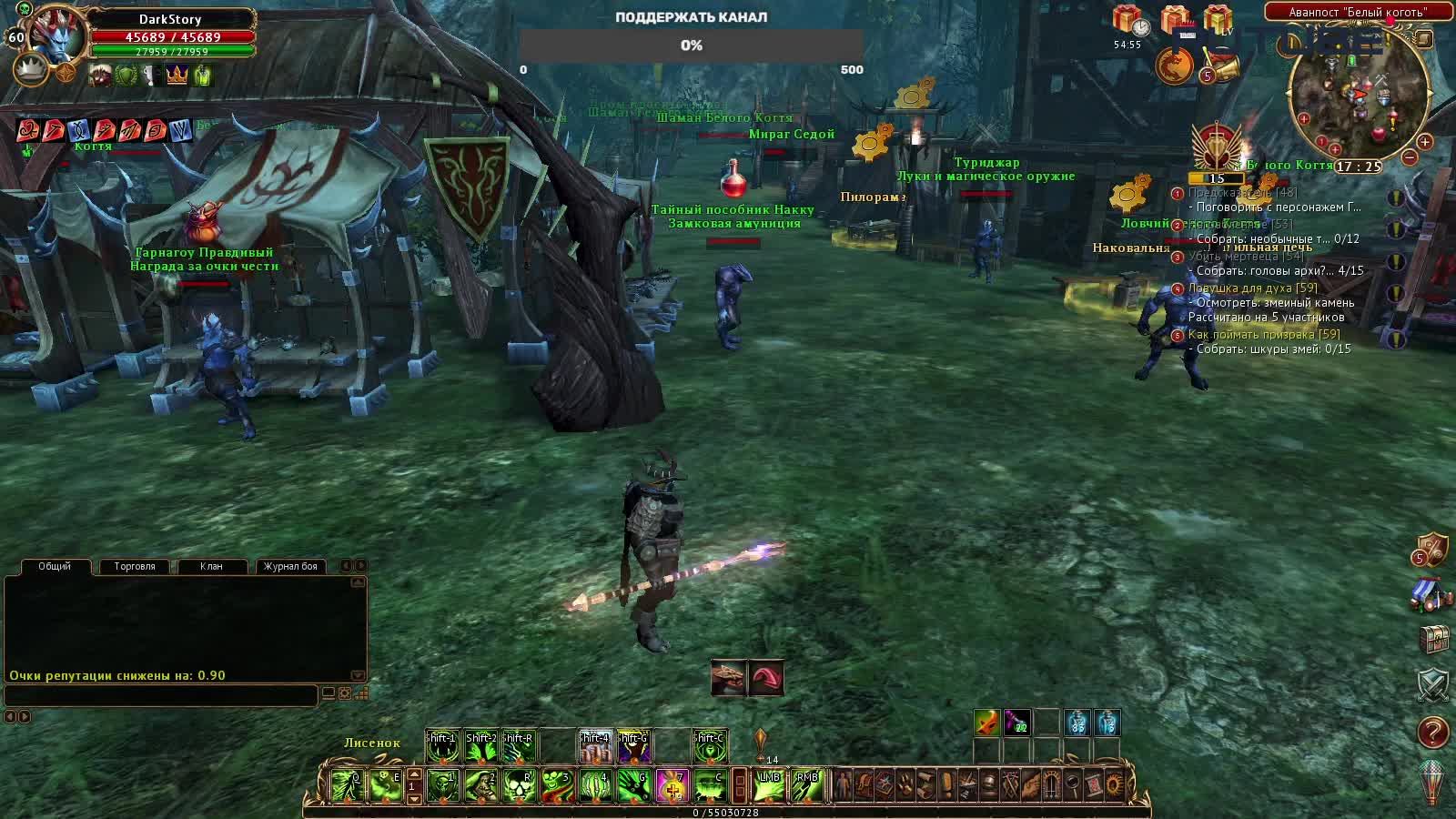Show the Журнал боя tab
Viewport: 1456px width, 819px height.
[290, 566]
